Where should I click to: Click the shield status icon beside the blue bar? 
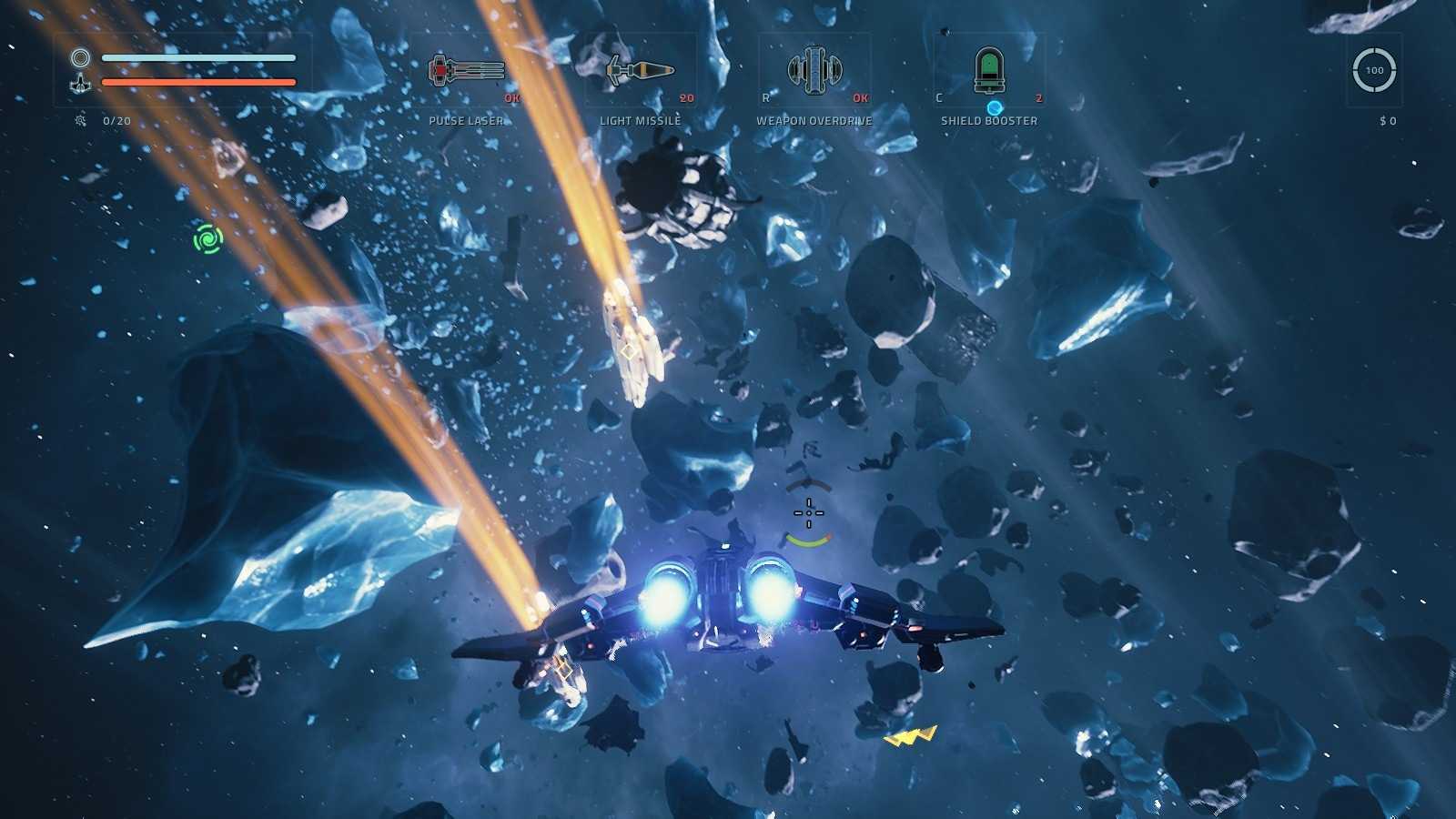point(81,58)
